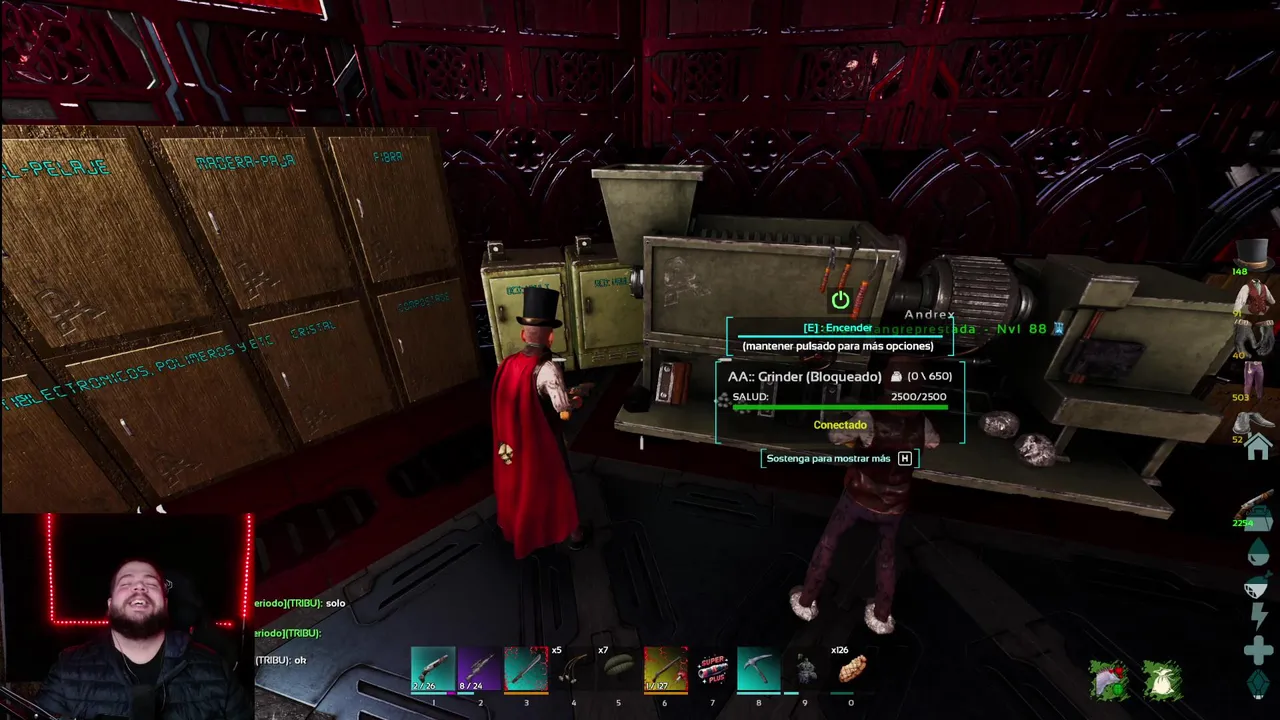Select the Super Plus canister slot

click(712, 670)
